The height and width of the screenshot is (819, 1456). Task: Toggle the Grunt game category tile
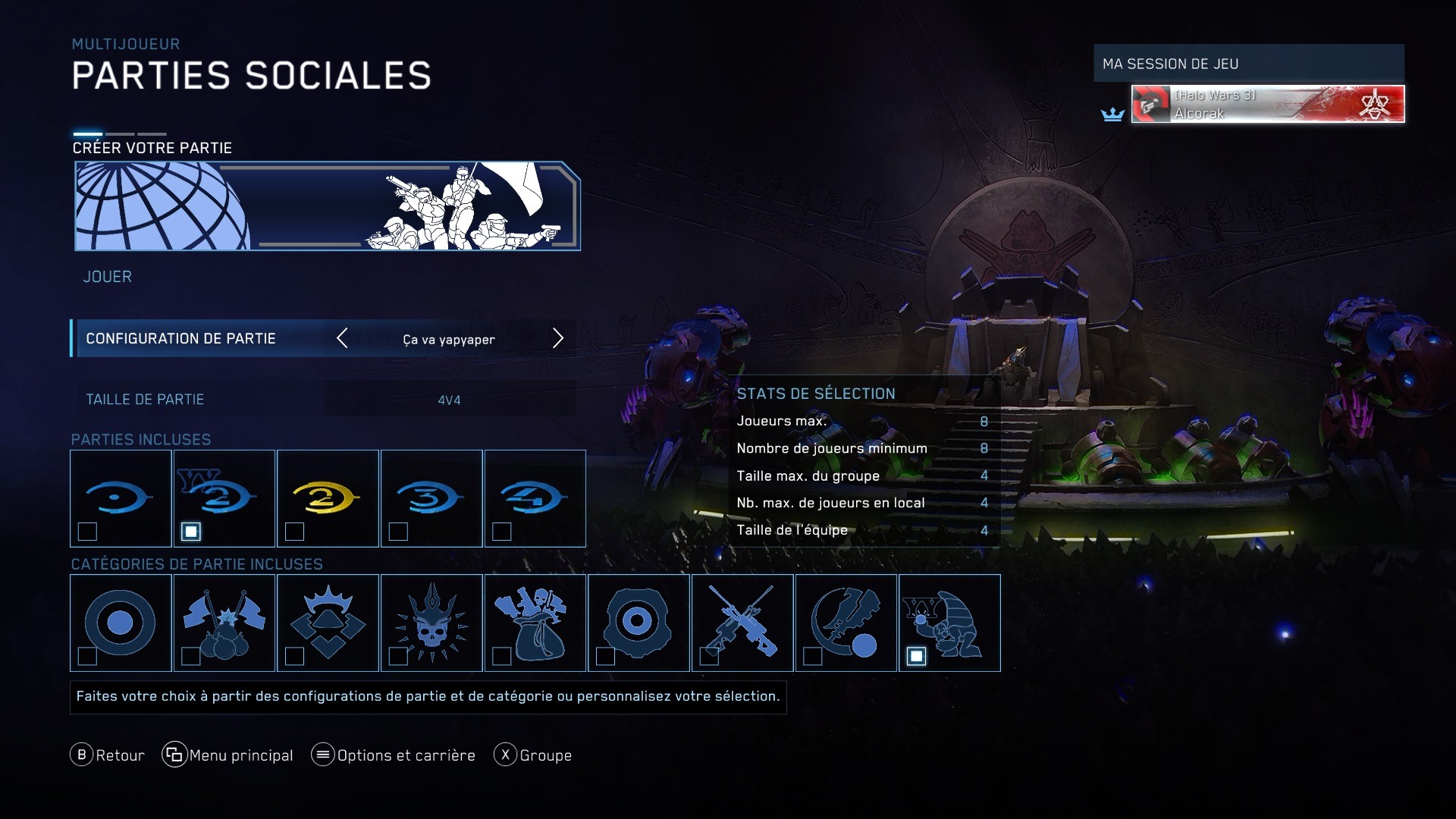(949, 623)
